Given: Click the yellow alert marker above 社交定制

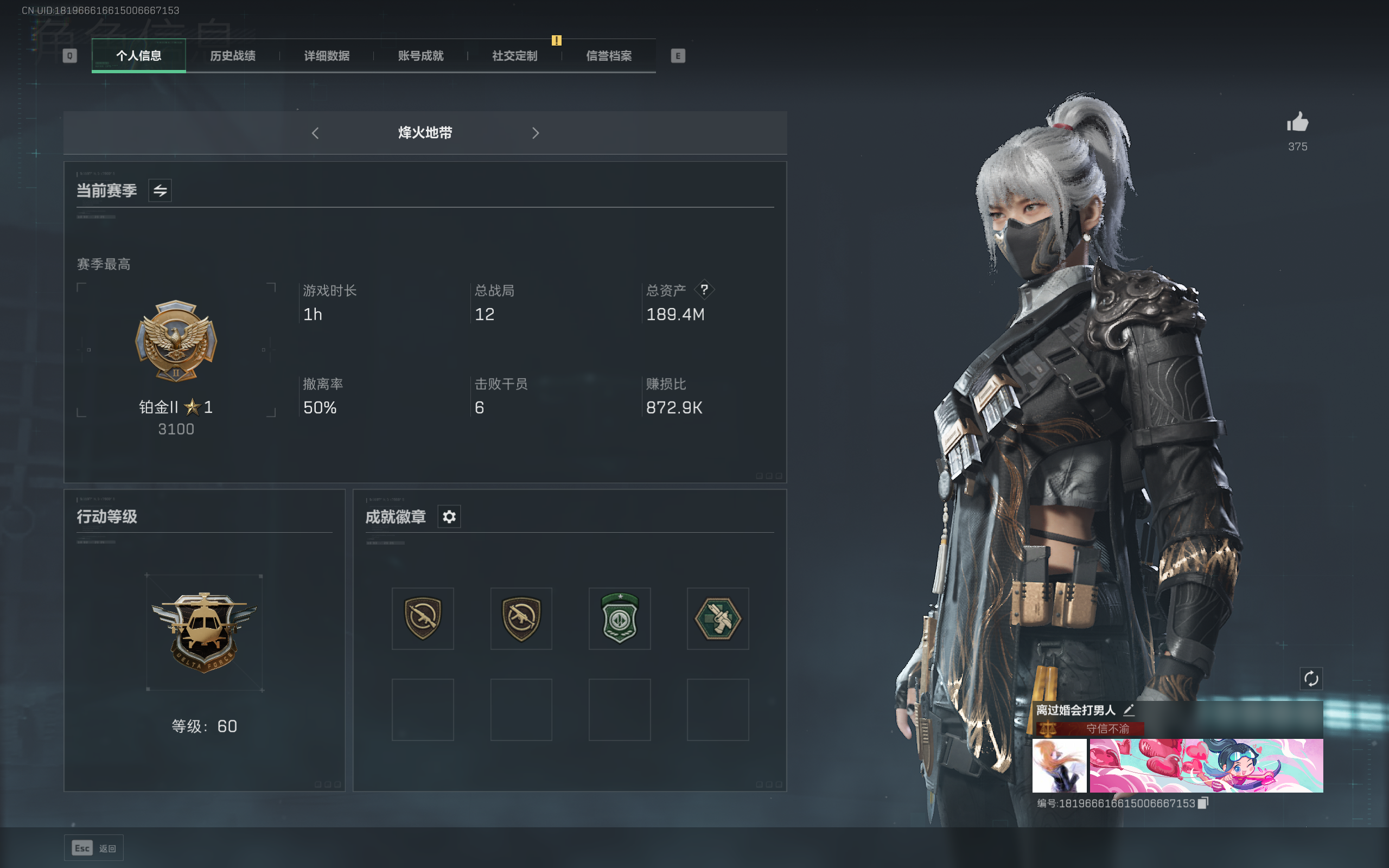Looking at the screenshot, I should point(556,40).
